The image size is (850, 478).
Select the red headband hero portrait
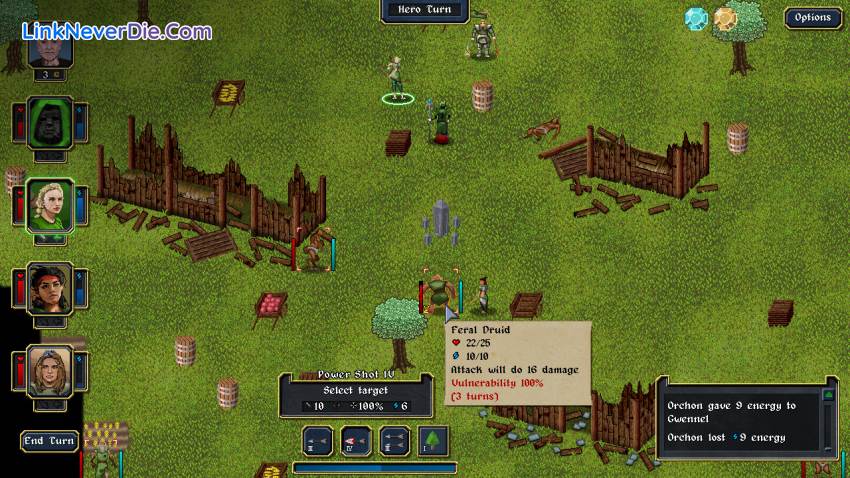[x=49, y=289]
